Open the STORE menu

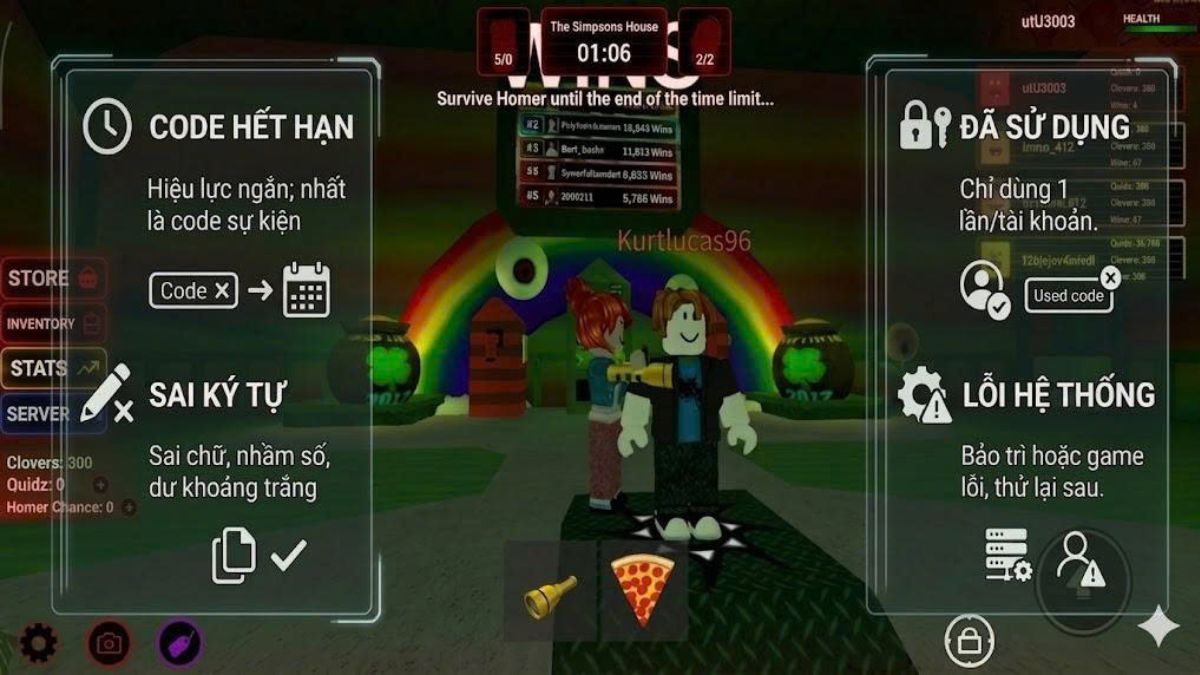(53, 279)
